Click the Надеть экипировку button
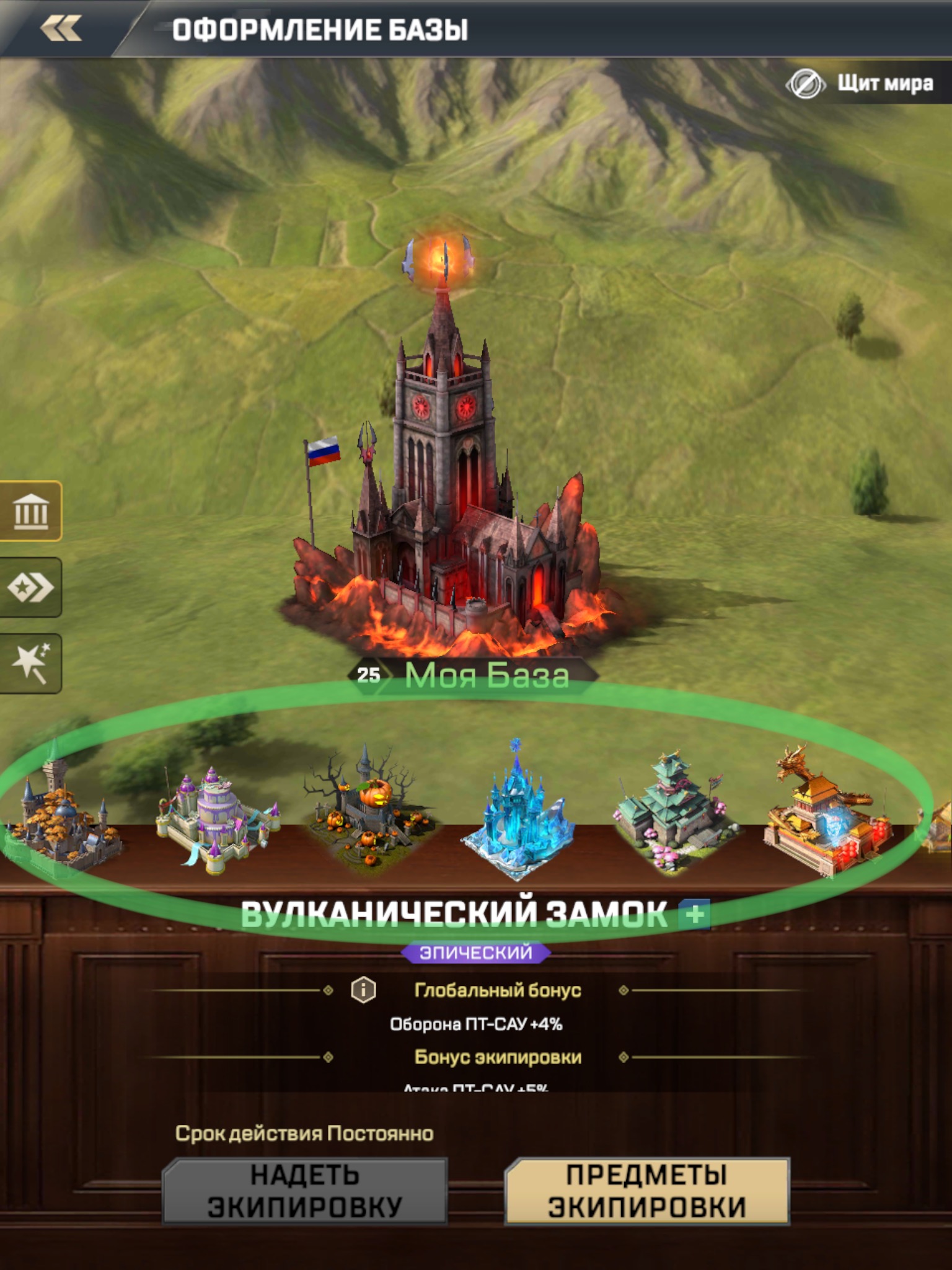 [304, 1191]
